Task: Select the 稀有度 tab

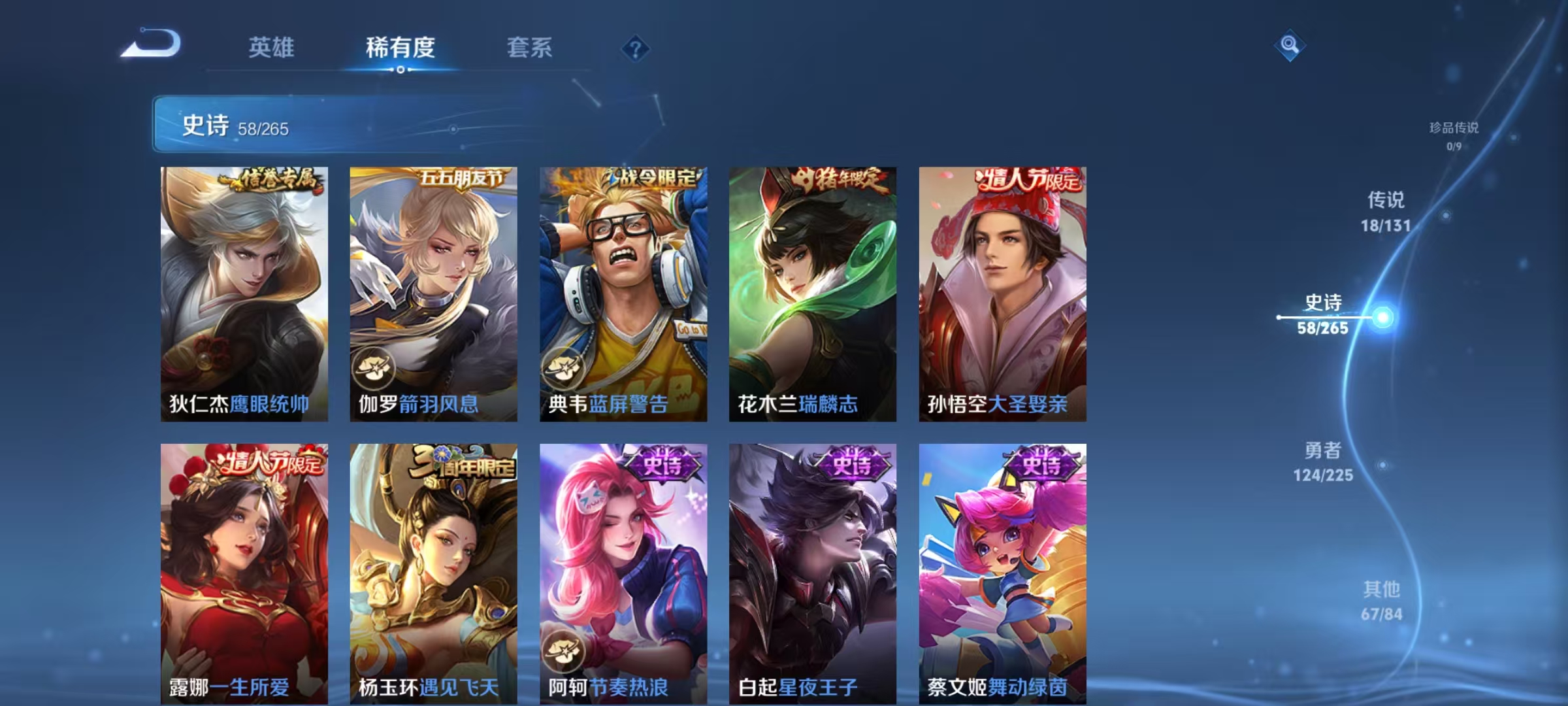Action: pyautogui.click(x=401, y=48)
